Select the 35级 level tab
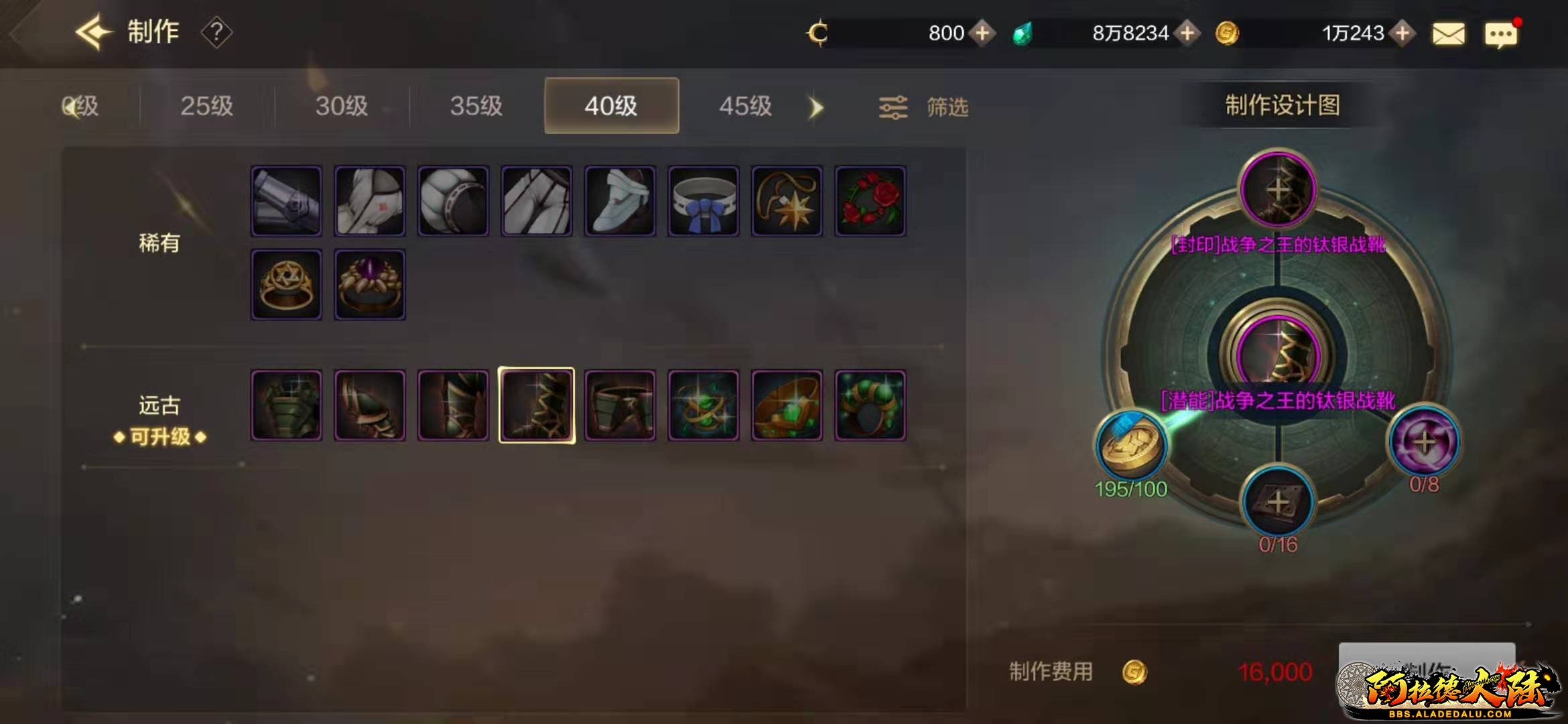The width and height of the screenshot is (1568, 724). [476, 106]
